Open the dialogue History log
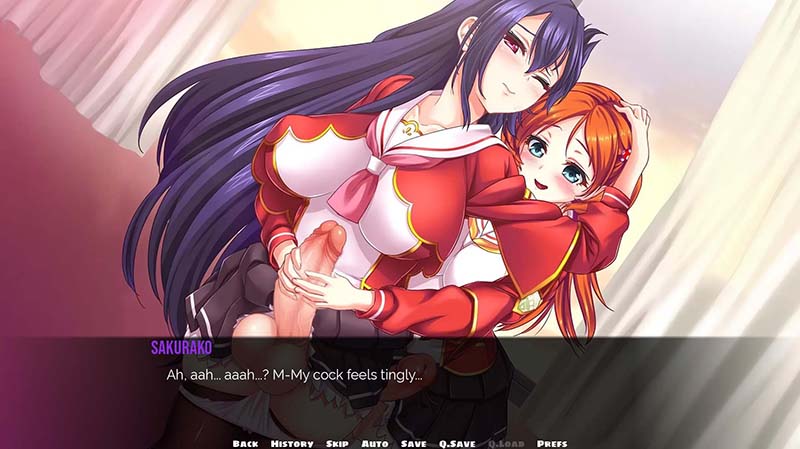This screenshot has height=449, width=800. point(291,443)
